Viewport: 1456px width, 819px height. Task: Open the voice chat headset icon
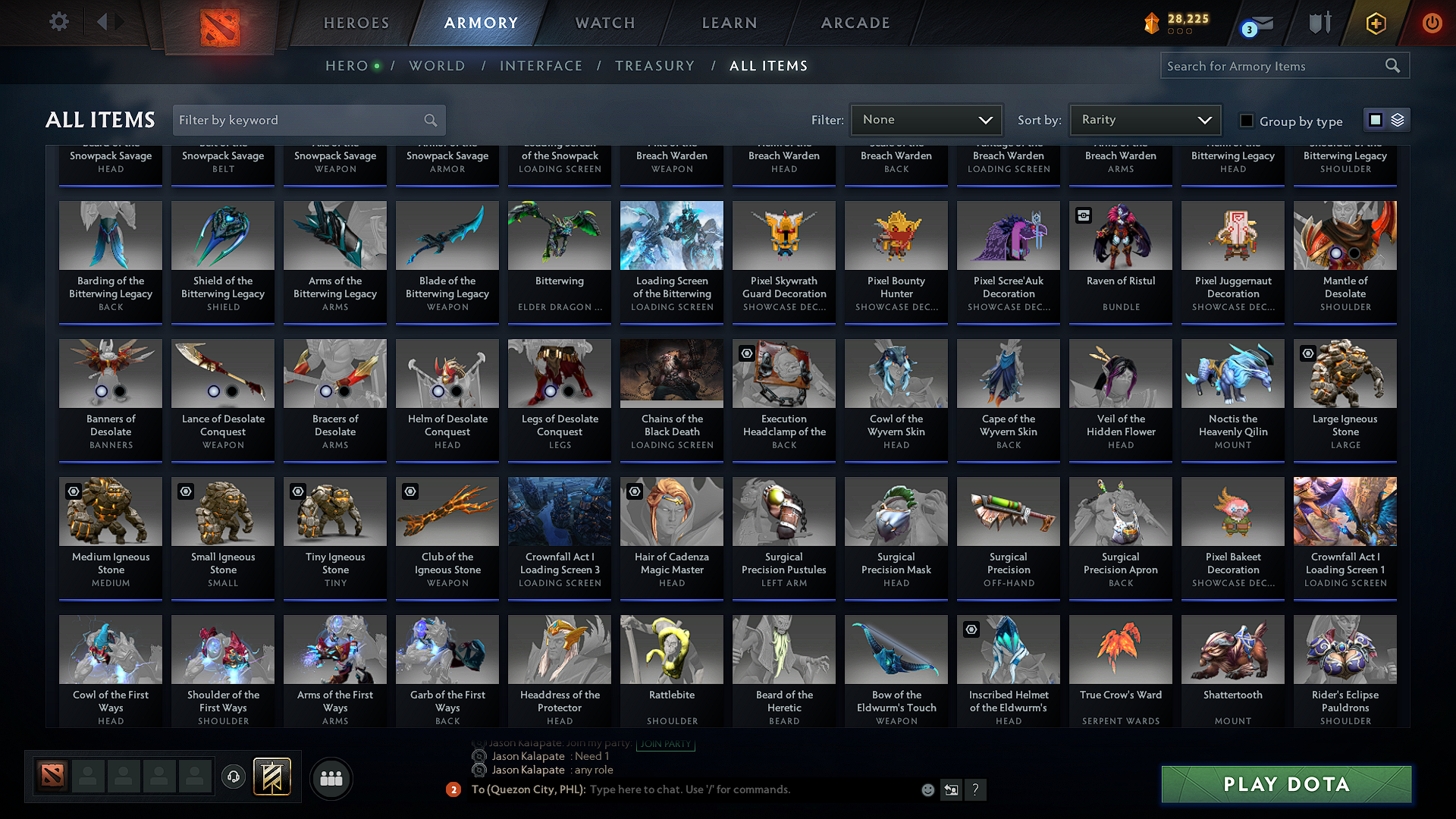click(233, 778)
